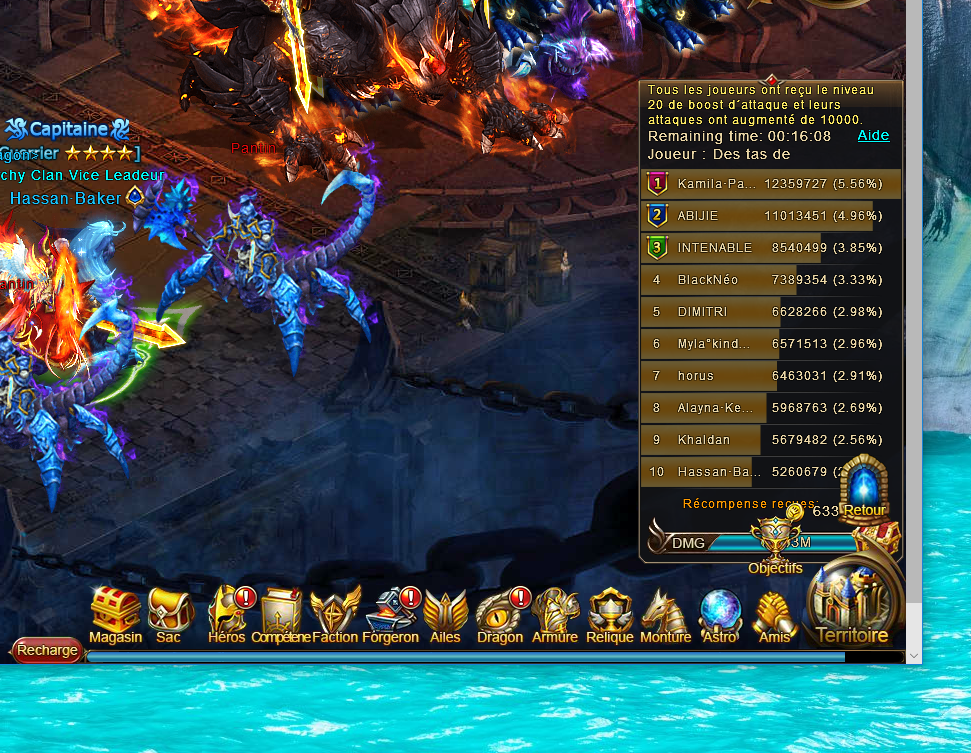Open the Magasin shop chest
This screenshot has height=753, width=971.
tap(115, 612)
